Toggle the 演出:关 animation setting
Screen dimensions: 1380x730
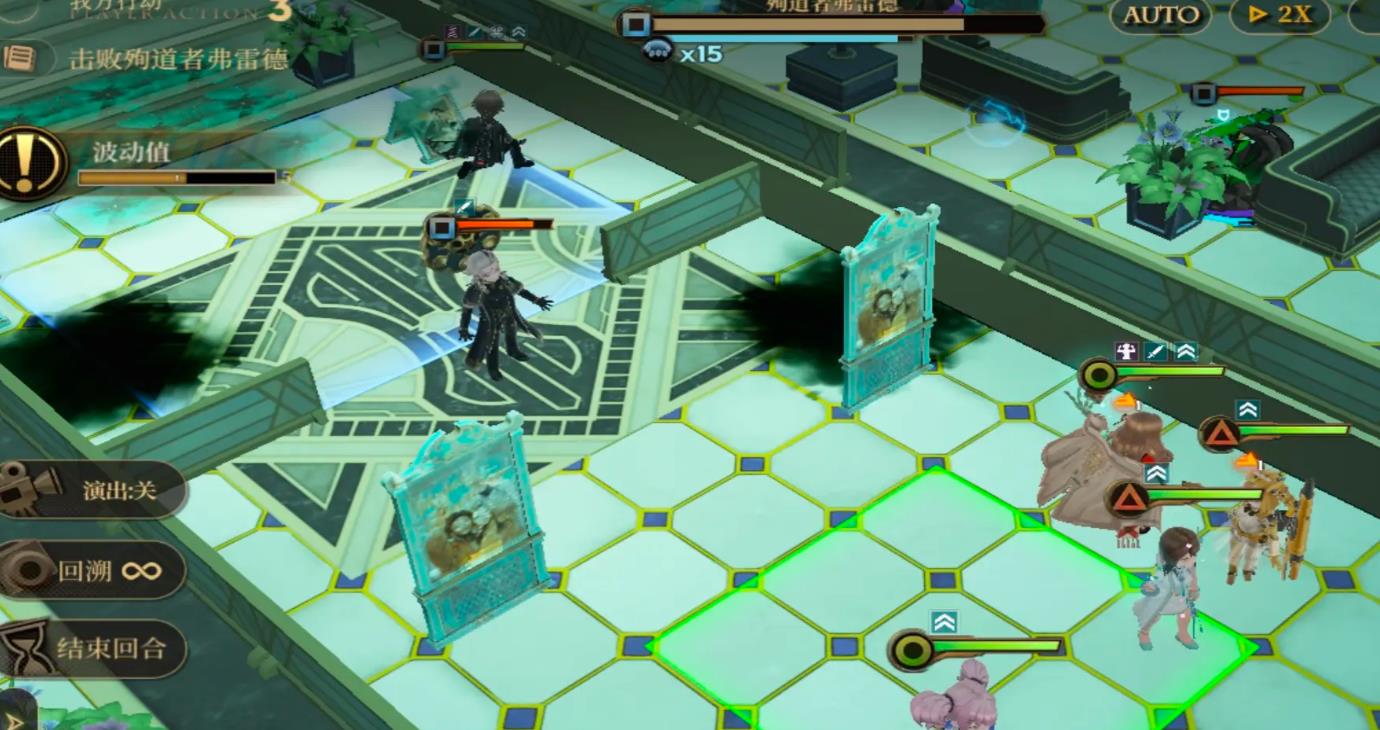click(x=95, y=490)
